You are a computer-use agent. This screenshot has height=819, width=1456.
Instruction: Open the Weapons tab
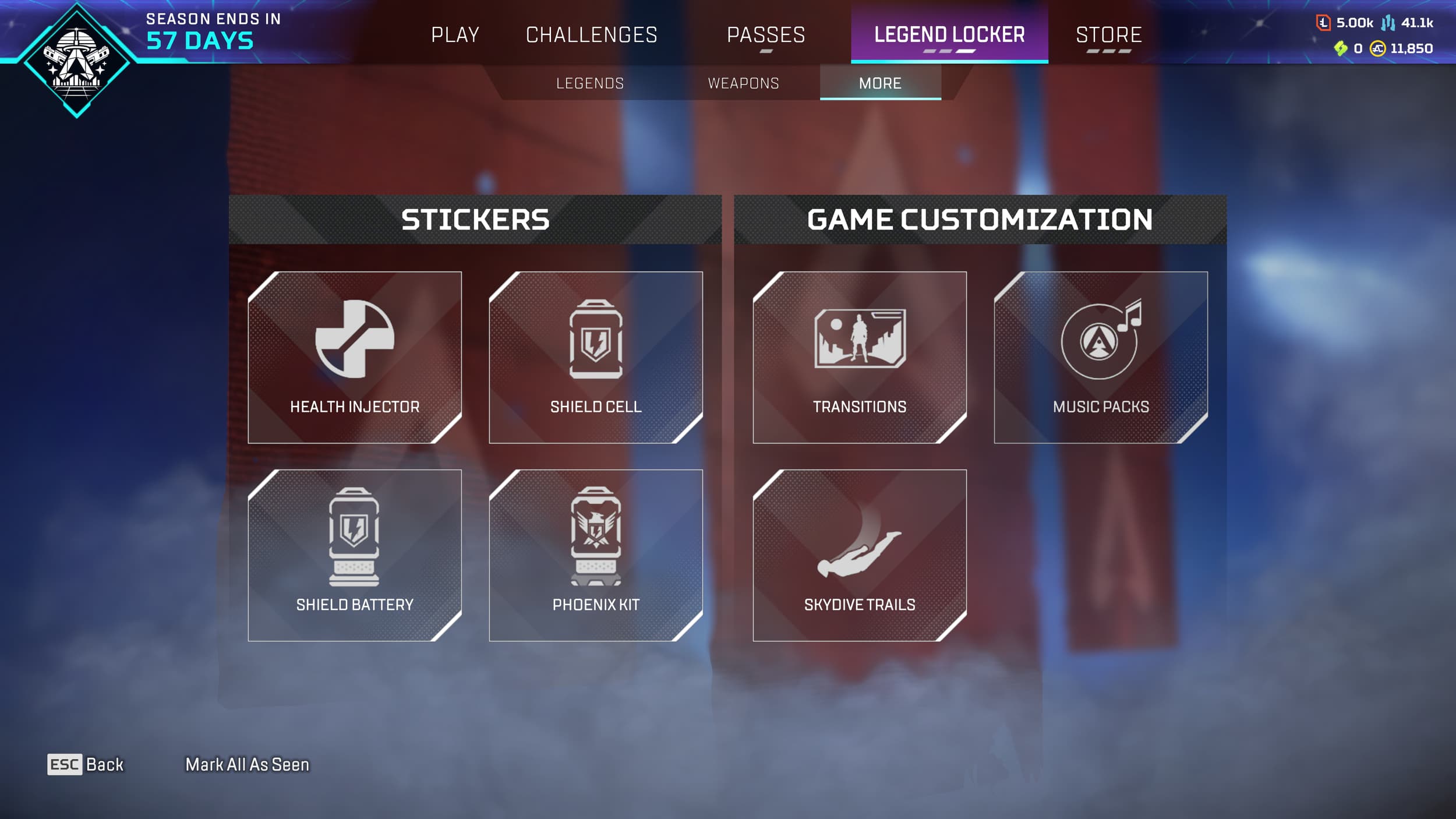(743, 83)
